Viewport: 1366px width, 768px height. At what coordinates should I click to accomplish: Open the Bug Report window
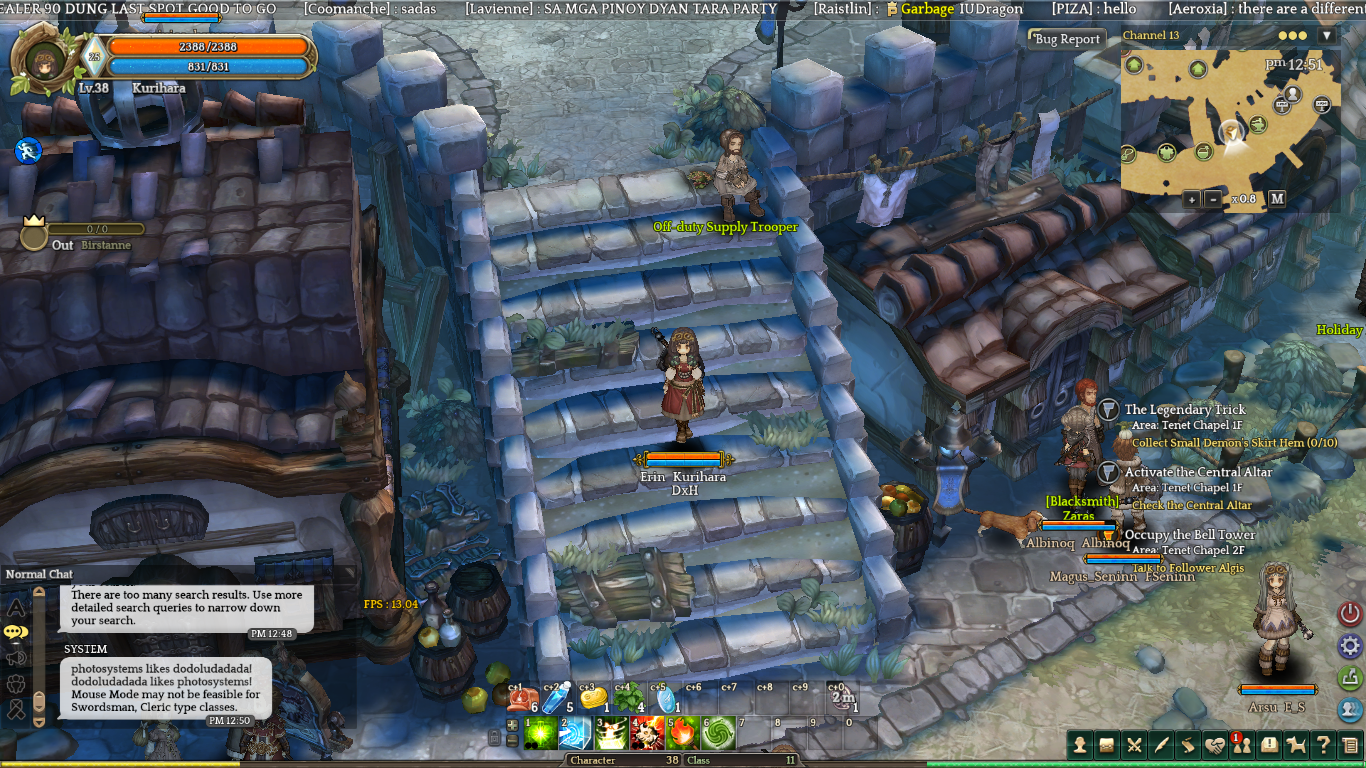(1067, 39)
